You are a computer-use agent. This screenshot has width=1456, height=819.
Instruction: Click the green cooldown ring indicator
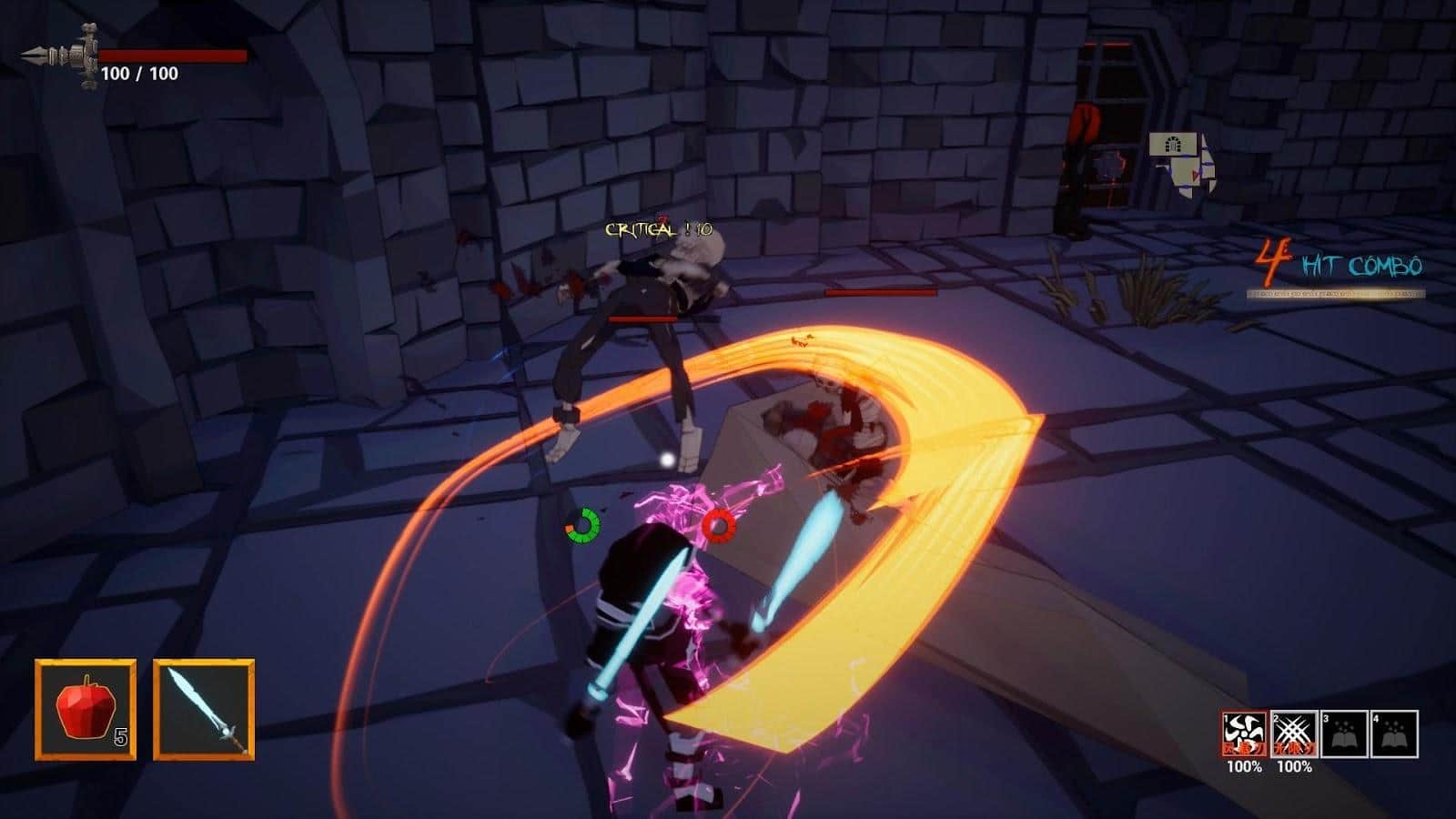pos(582,524)
